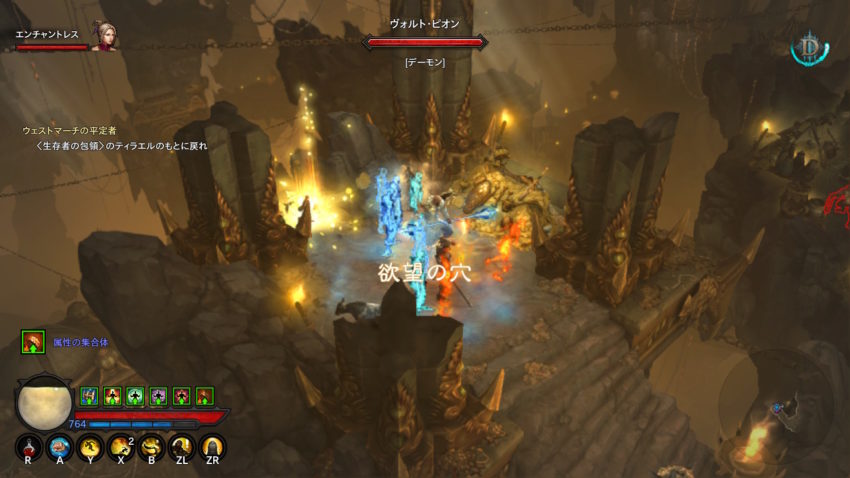Inspect the 属性の集合体 buff icon
The width and height of the screenshot is (850, 478).
32,342
